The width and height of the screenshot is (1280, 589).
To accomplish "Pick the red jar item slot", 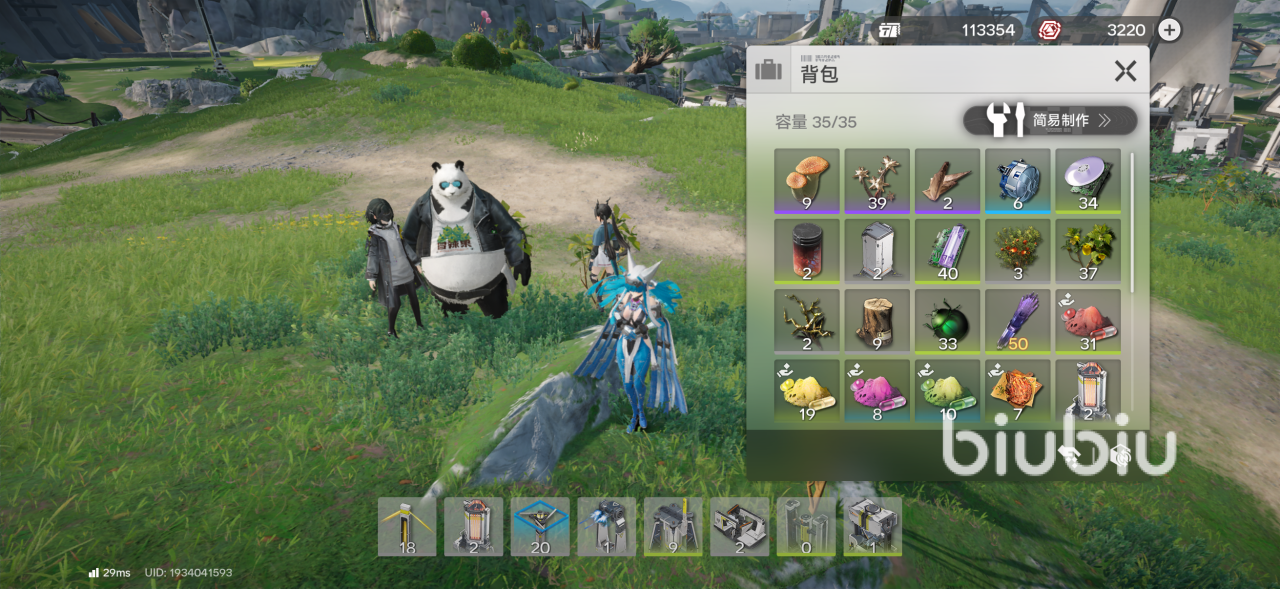I will pyautogui.click(x=807, y=250).
